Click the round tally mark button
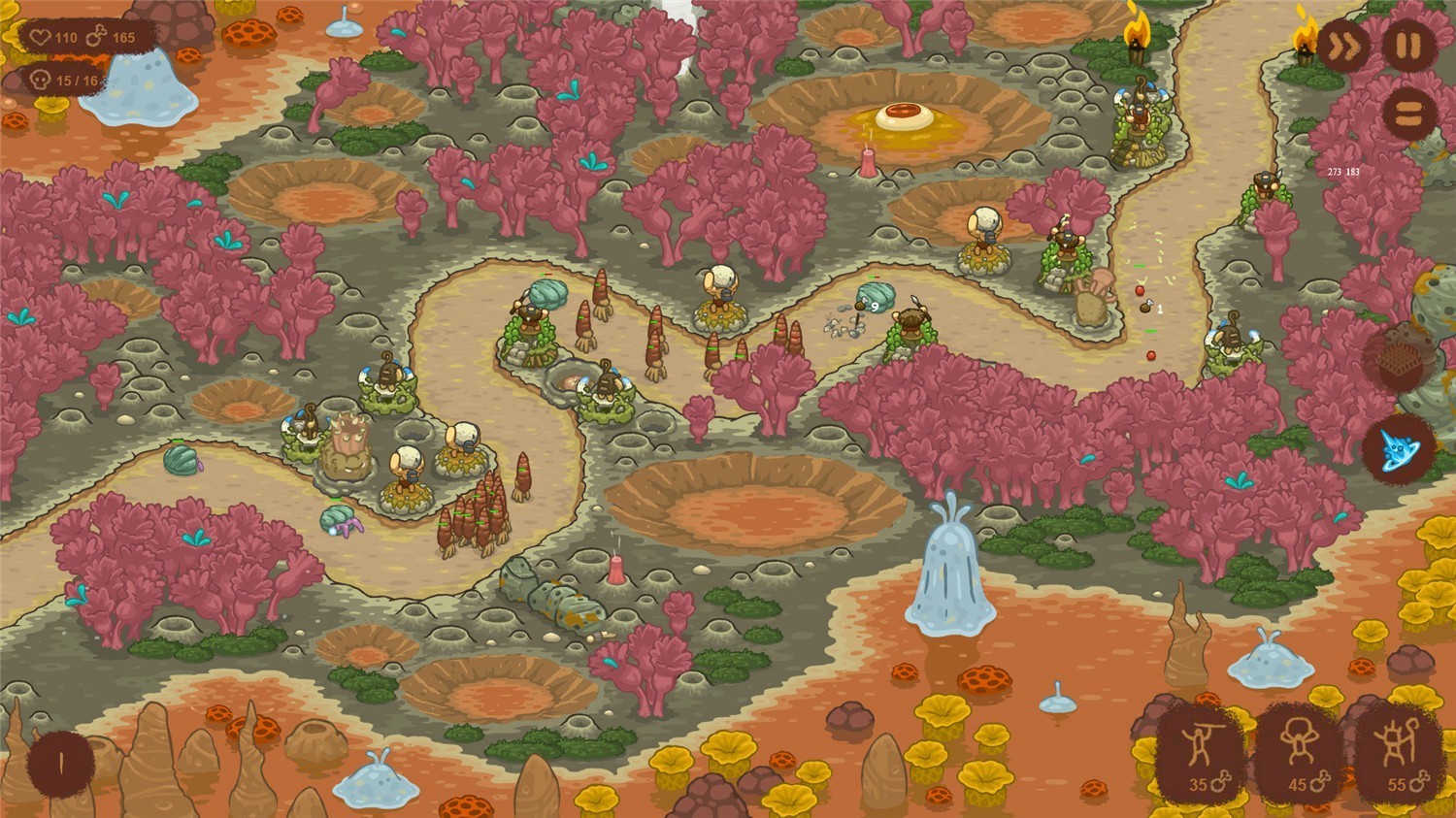 [x=60, y=764]
